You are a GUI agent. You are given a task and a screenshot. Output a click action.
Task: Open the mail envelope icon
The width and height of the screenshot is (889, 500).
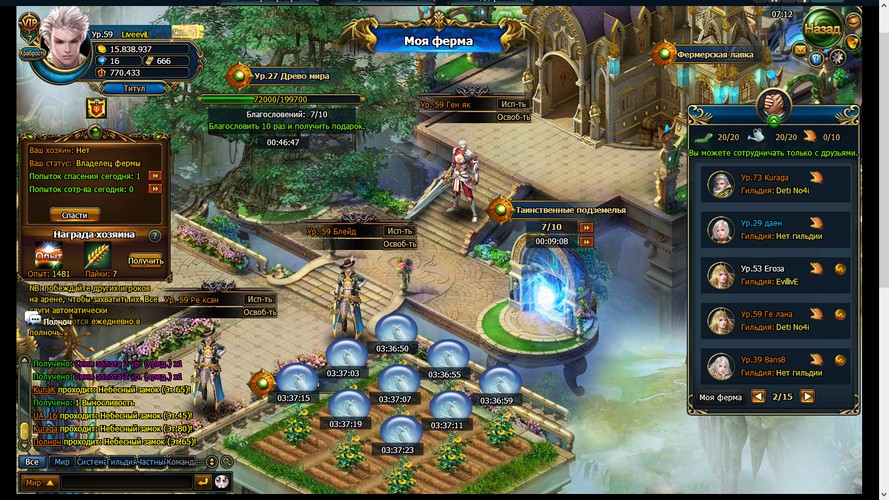(800, 49)
